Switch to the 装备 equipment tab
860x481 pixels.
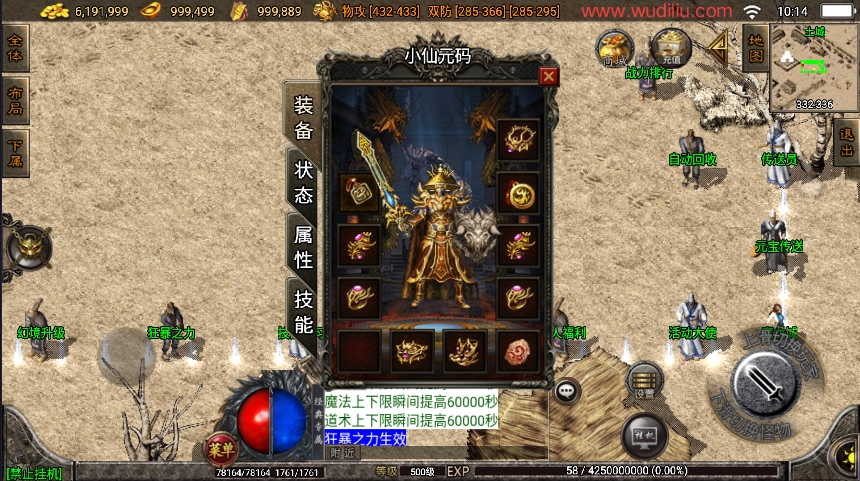pos(303,118)
